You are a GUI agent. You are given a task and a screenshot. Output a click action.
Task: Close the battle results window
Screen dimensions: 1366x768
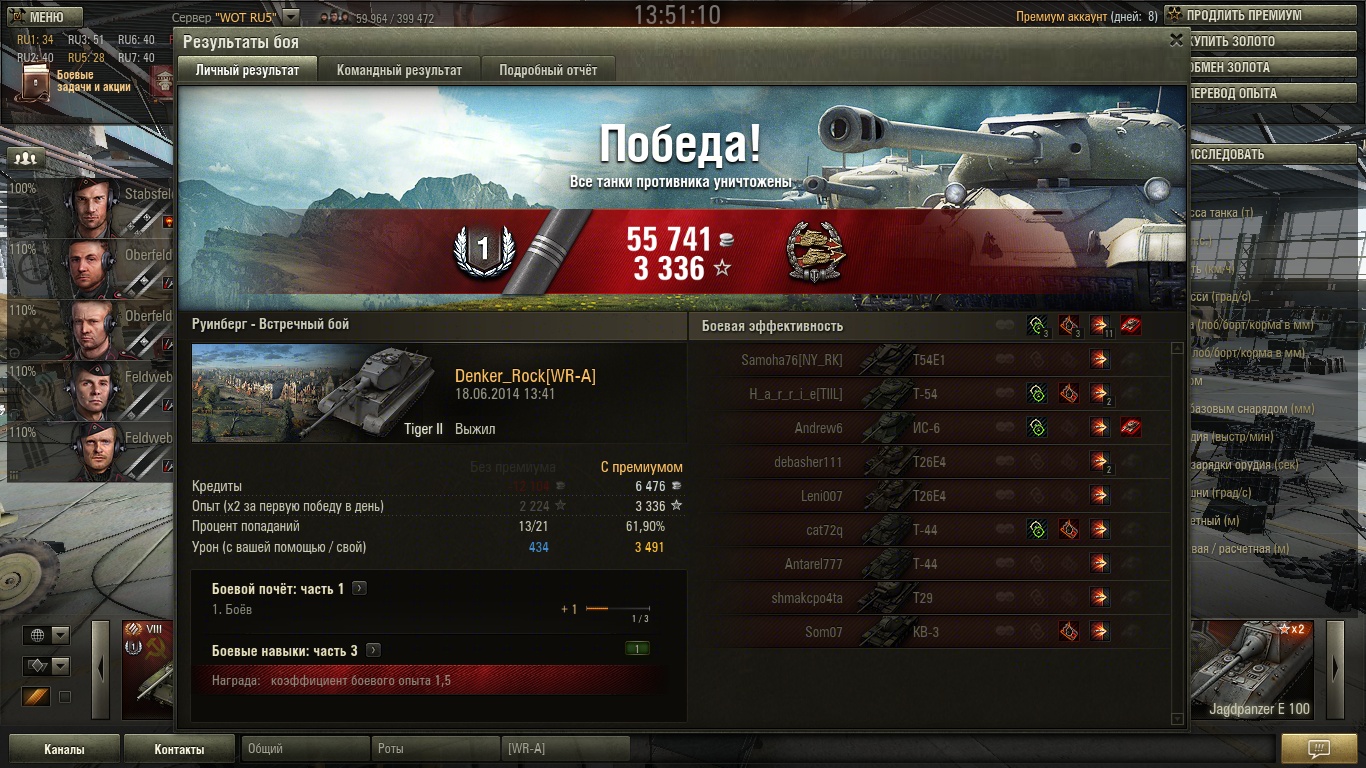(x=1176, y=41)
